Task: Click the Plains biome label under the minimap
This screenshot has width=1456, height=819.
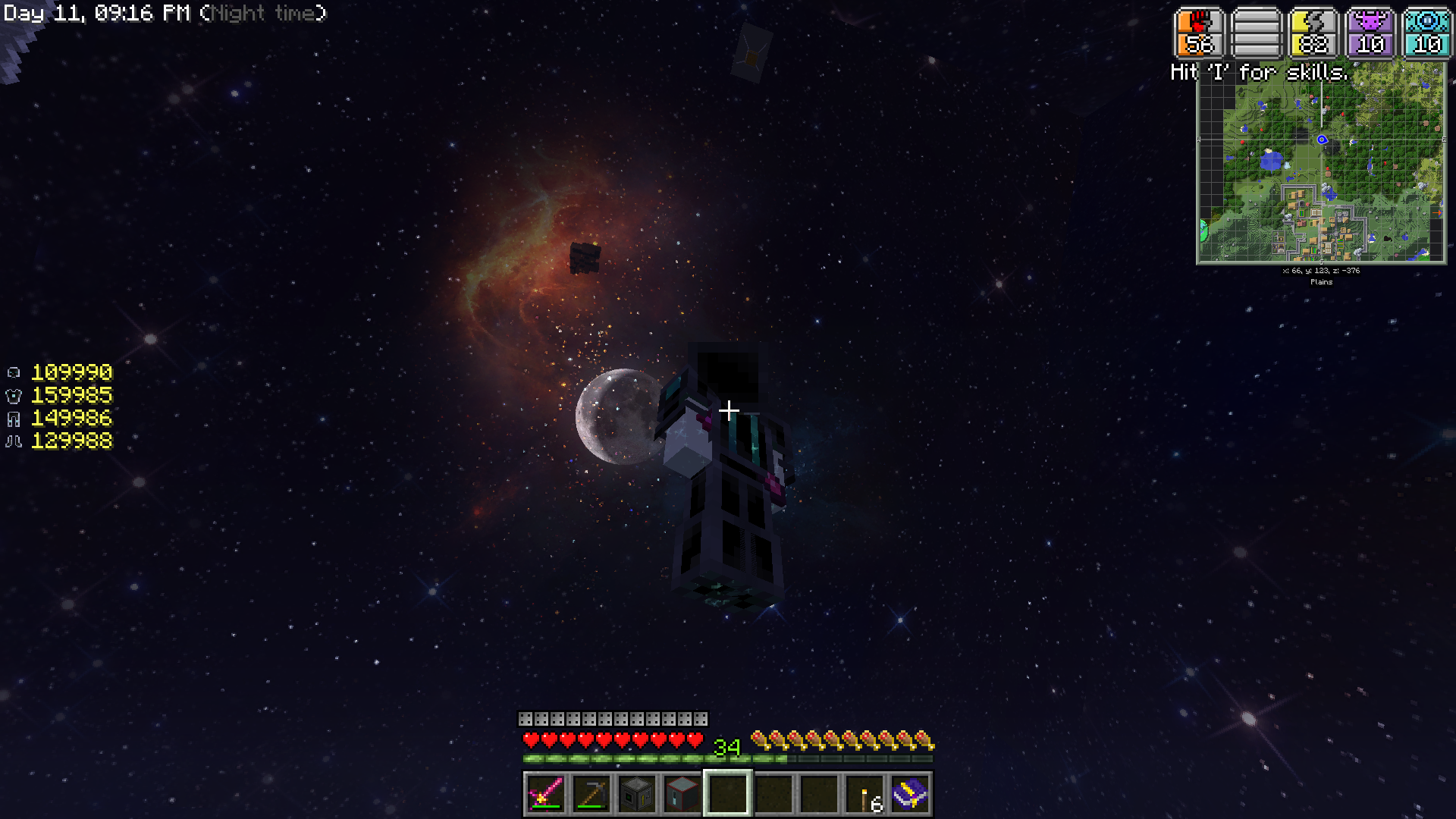Action: click(1321, 282)
